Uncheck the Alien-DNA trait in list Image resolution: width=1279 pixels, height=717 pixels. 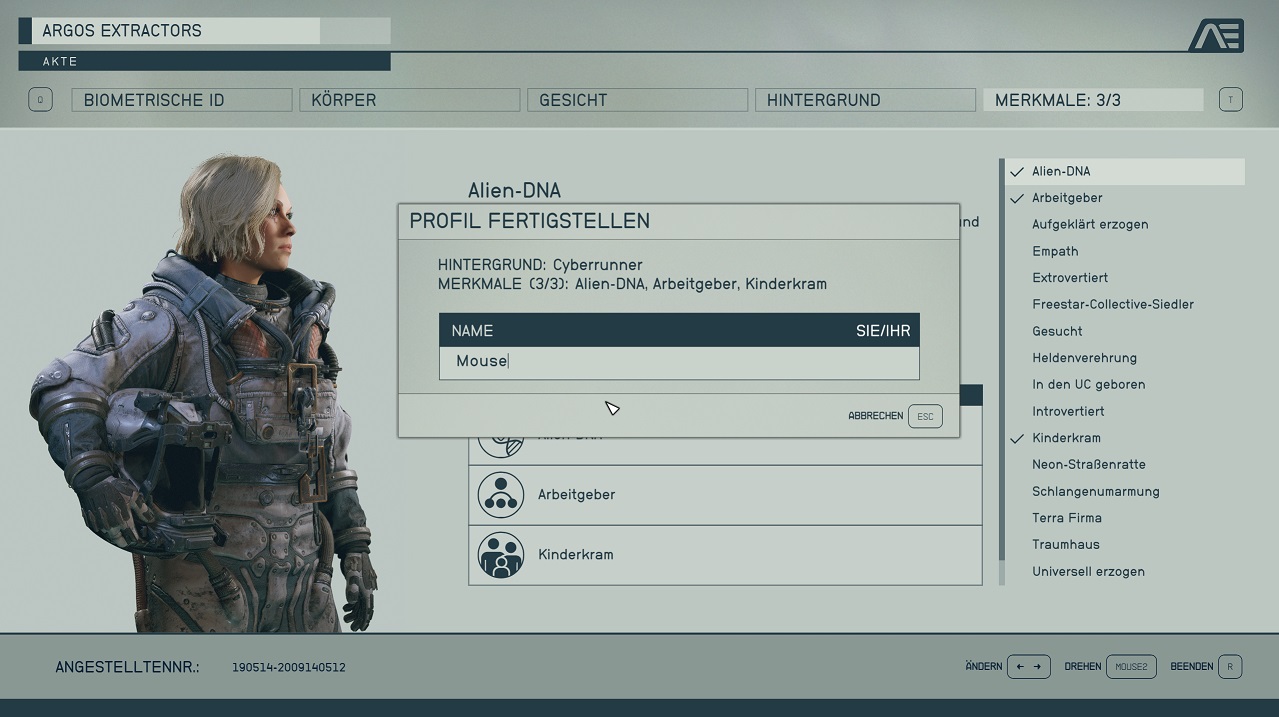point(1061,171)
